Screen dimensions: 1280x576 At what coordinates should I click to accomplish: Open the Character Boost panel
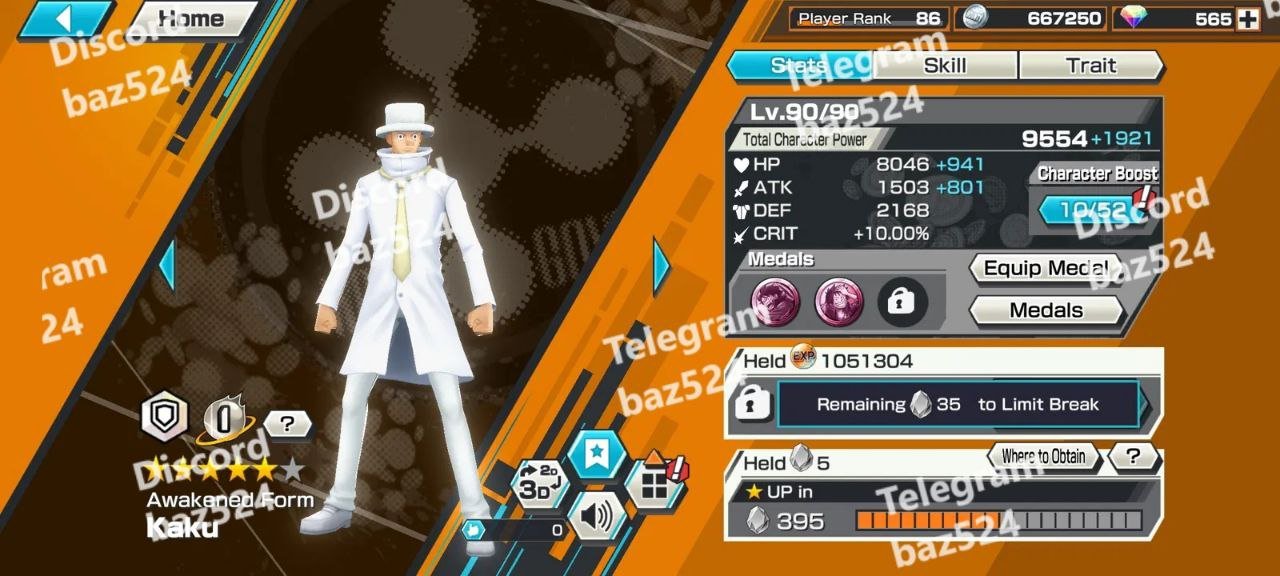(x=1094, y=208)
